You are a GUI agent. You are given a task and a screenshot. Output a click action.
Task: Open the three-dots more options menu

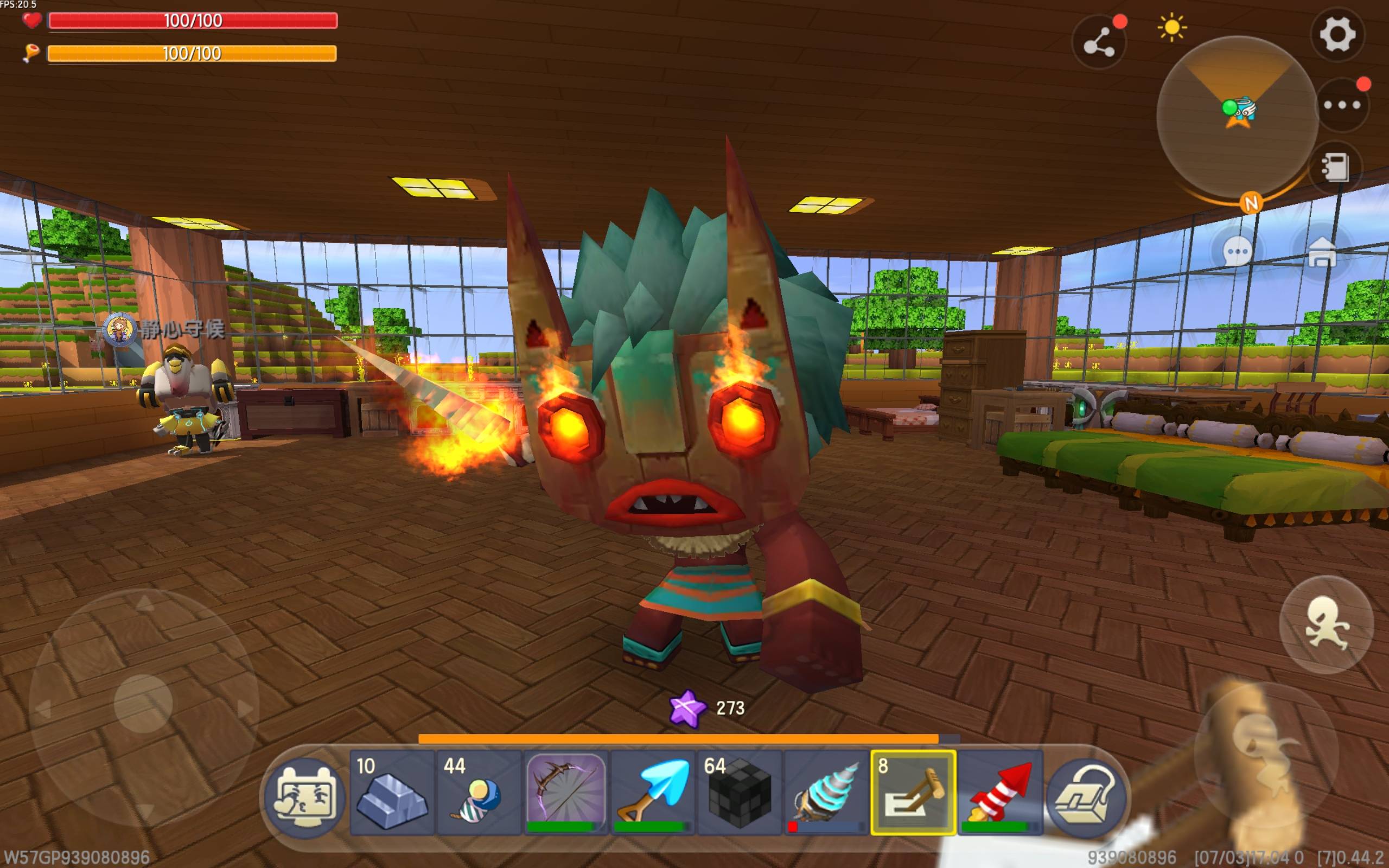[1342, 105]
